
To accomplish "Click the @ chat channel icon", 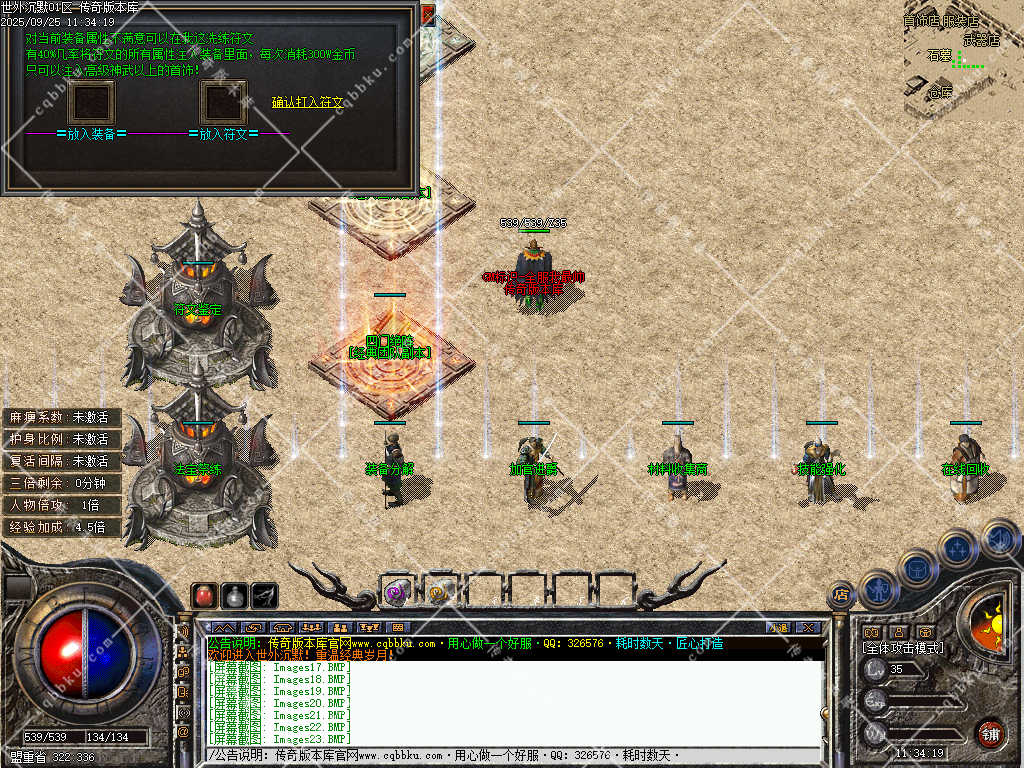I will (x=183, y=732).
